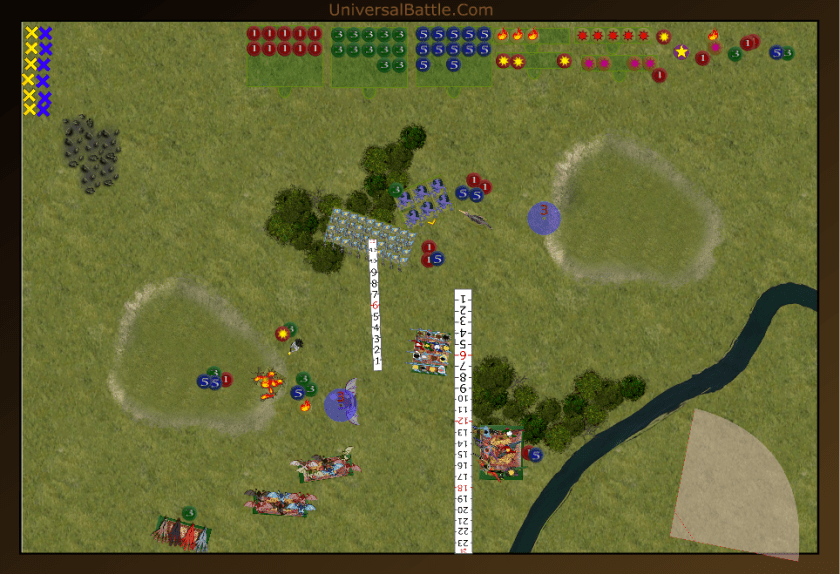Select the unit in the bottom-left corner
Screen dimensions: 840x574
pos(182,533)
